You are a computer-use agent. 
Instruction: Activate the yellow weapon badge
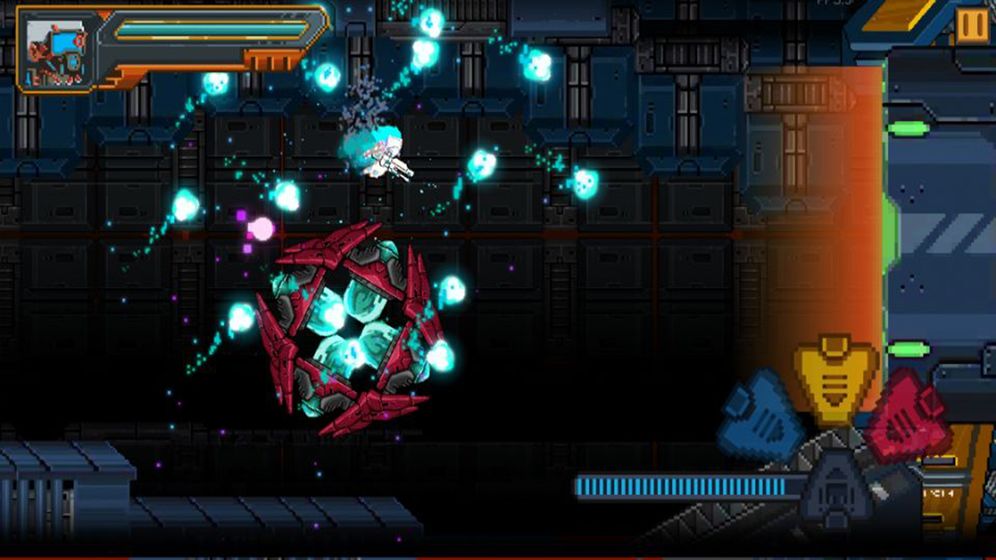click(x=836, y=378)
